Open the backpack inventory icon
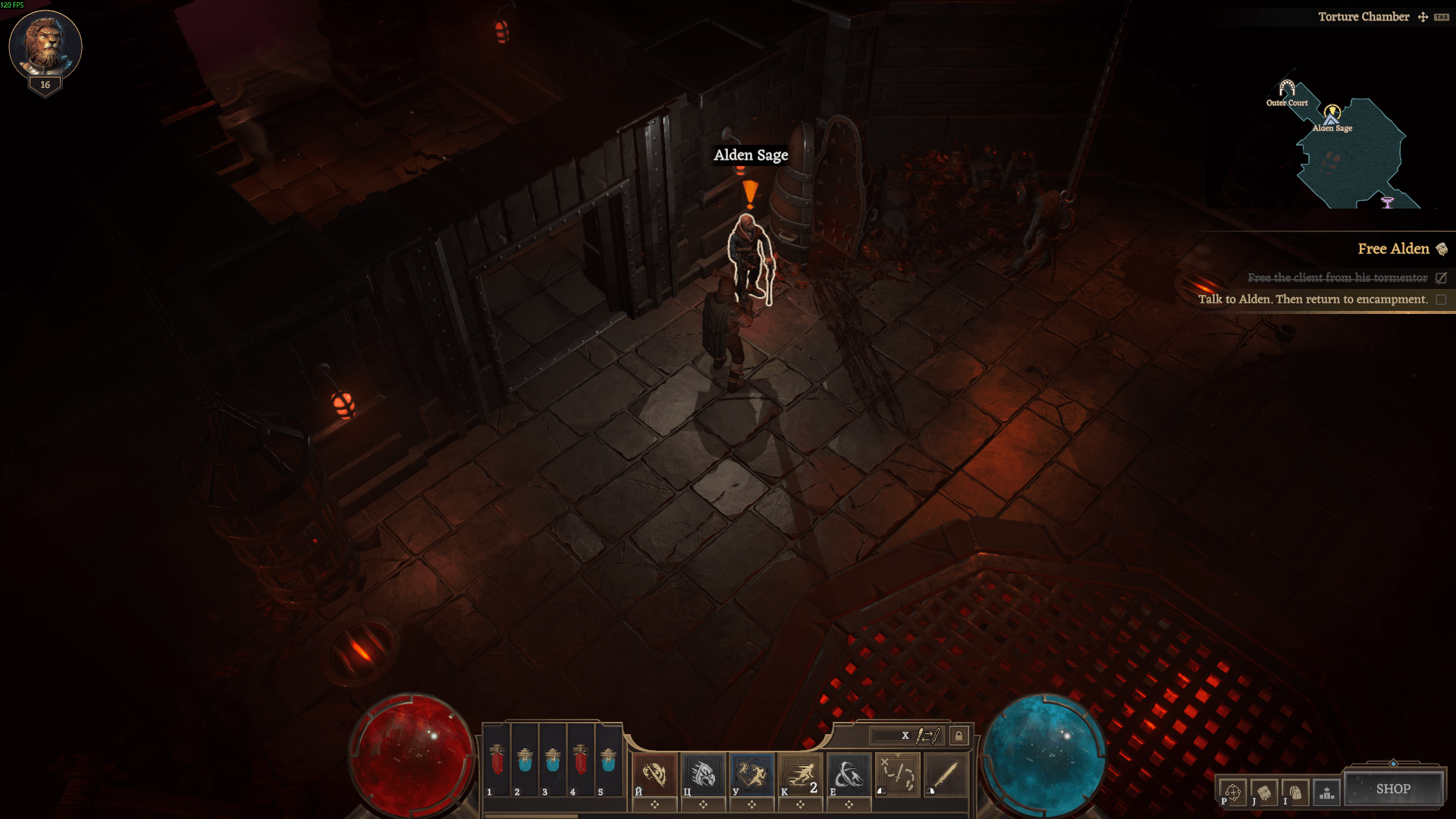The height and width of the screenshot is (819, 1456). coord(1295,792)
